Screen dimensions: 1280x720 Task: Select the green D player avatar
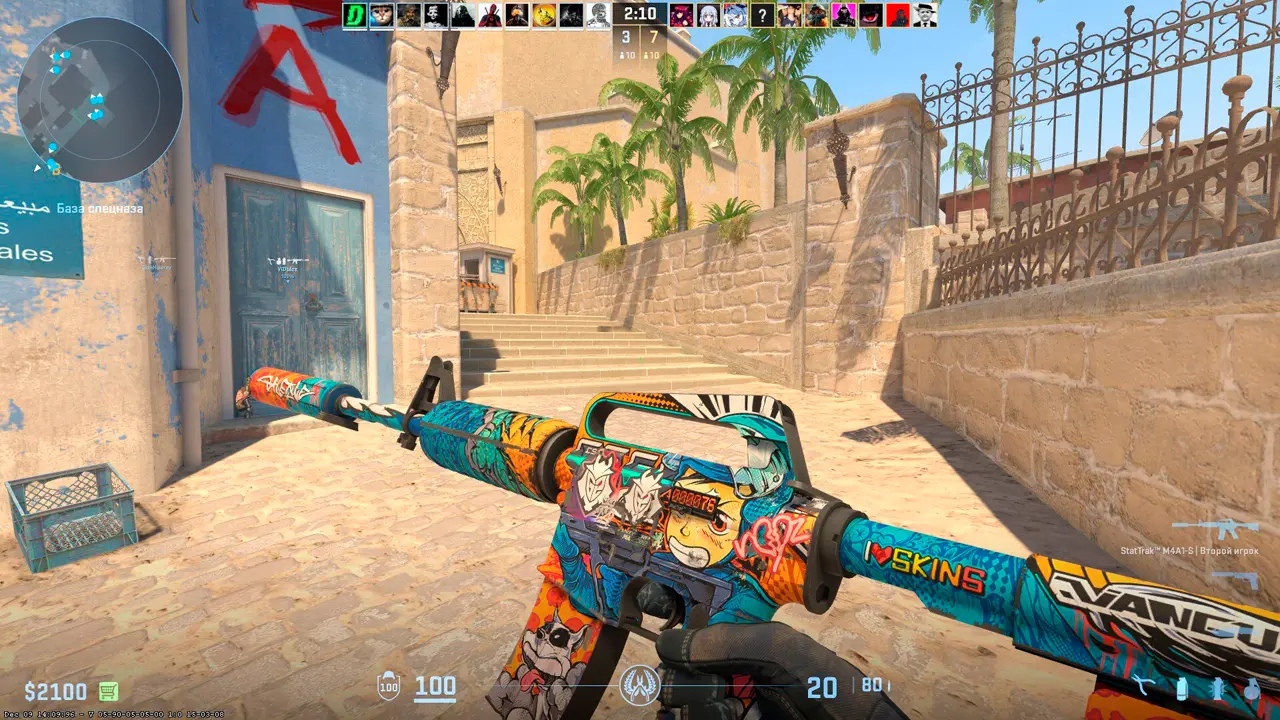[x=355, y=15]
